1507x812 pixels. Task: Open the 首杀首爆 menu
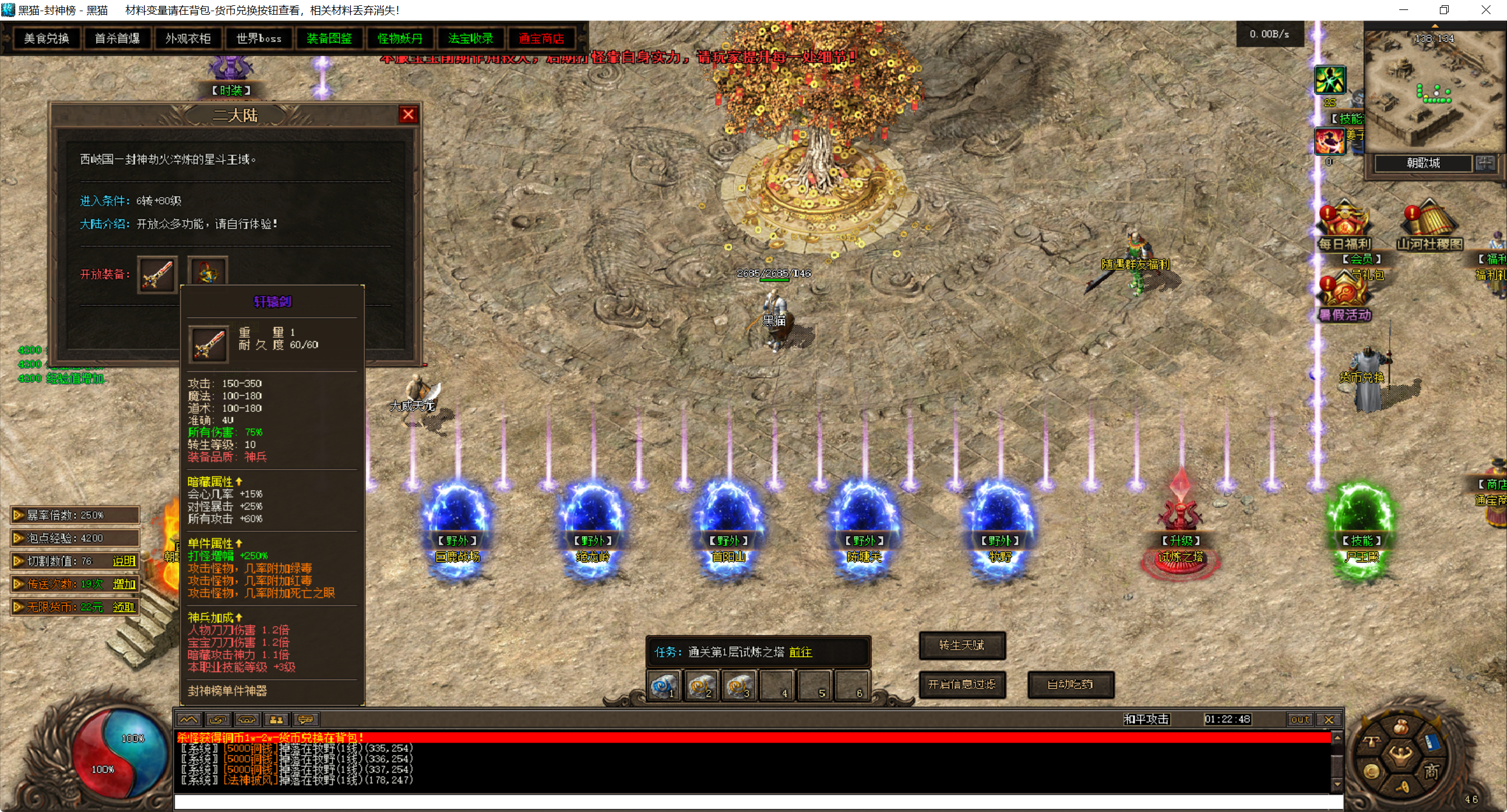(117, 39)
